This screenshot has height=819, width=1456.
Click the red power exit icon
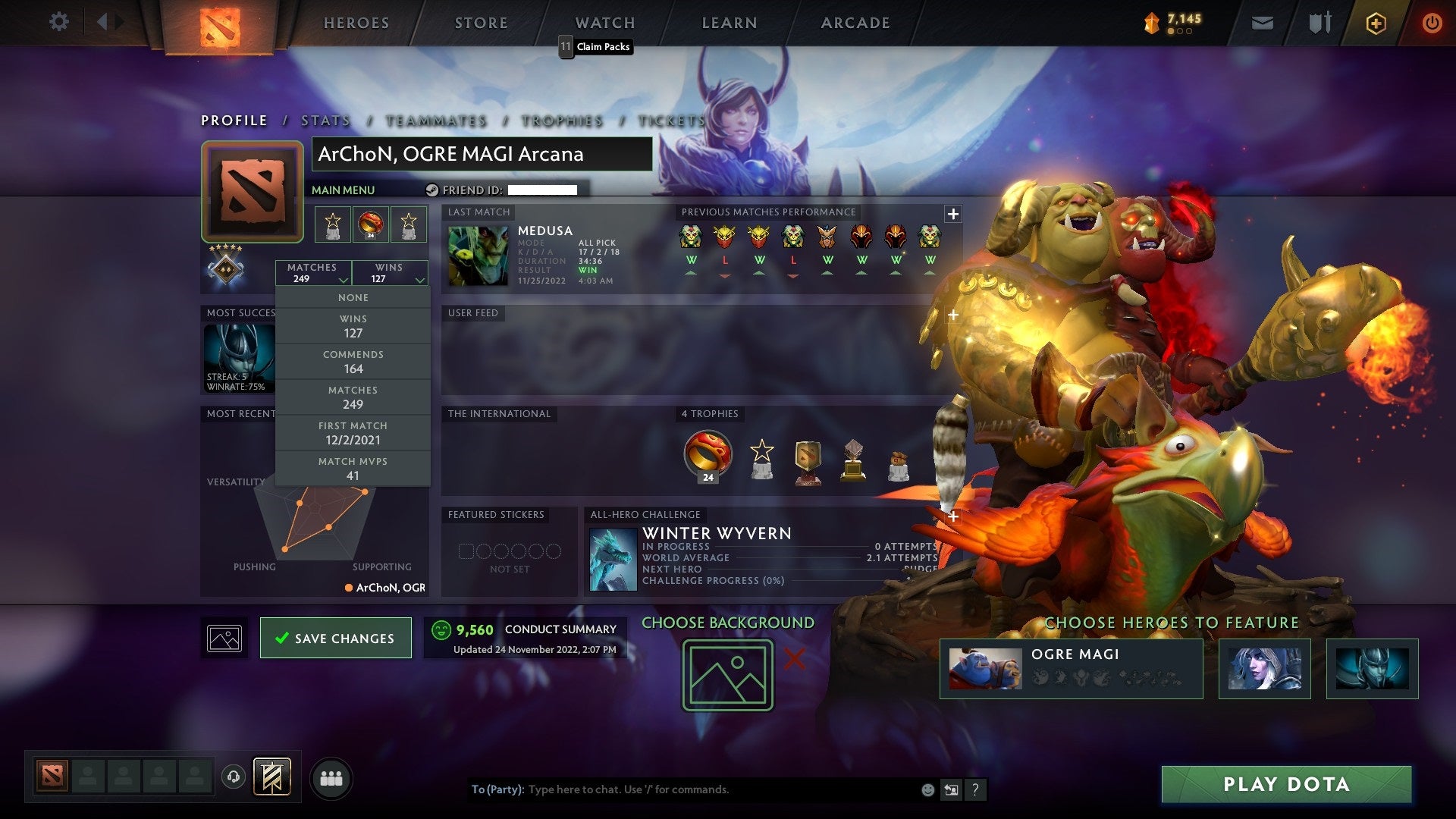(x=1432, y=23)
